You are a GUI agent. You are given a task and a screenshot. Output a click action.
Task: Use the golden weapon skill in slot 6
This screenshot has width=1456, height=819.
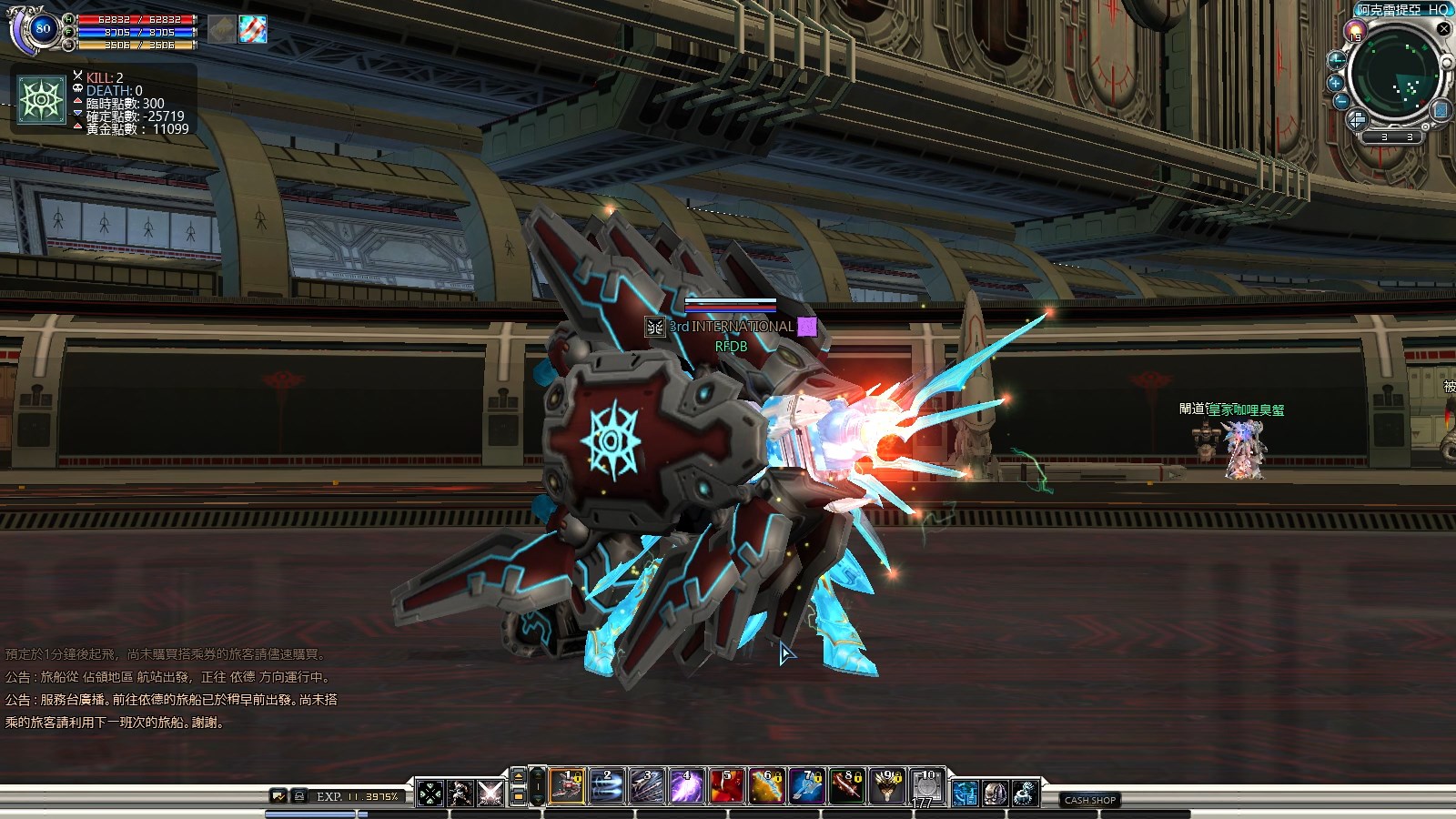(x=767, y=787)
